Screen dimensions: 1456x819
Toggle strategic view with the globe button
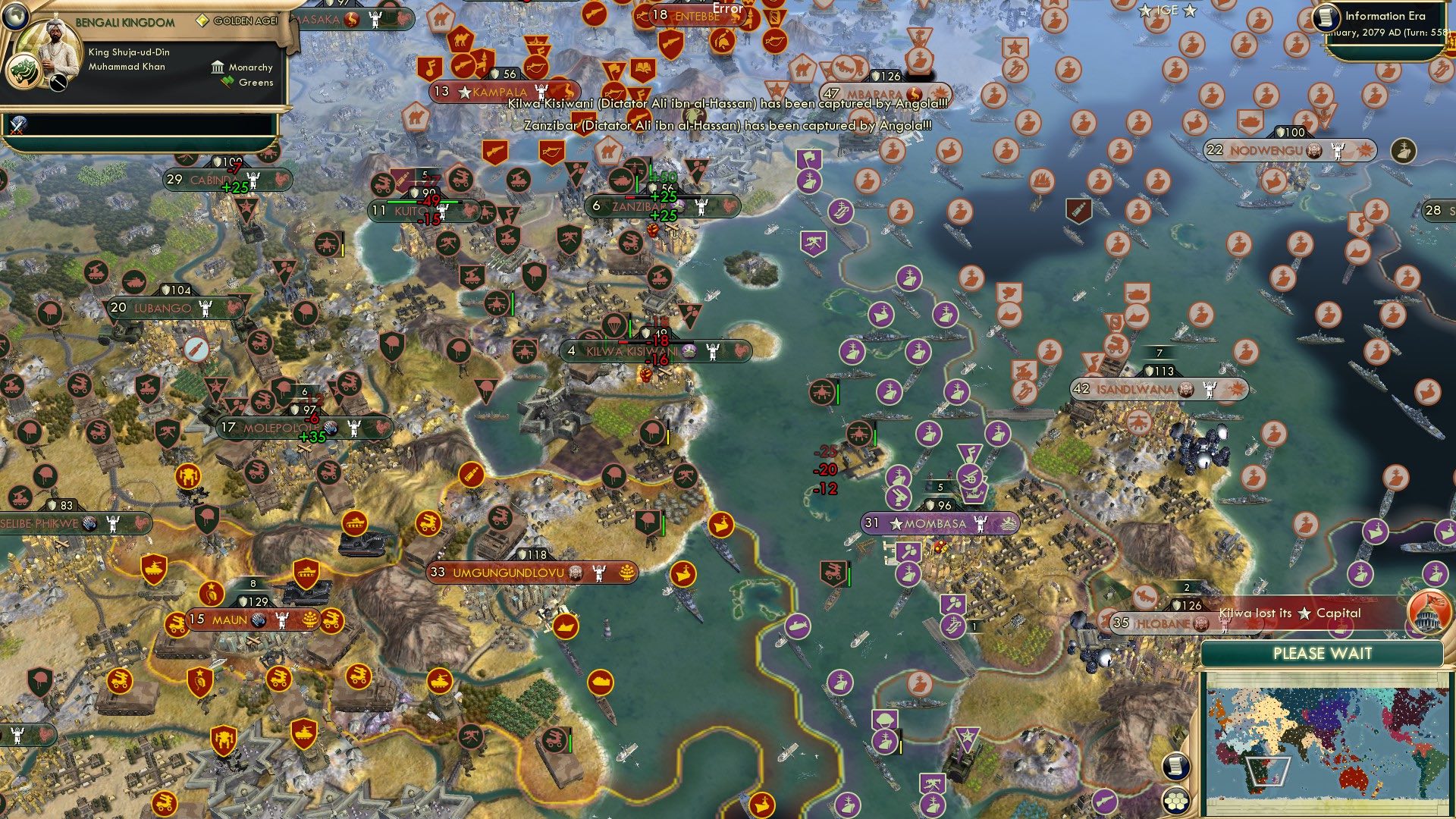click(17, 17)
